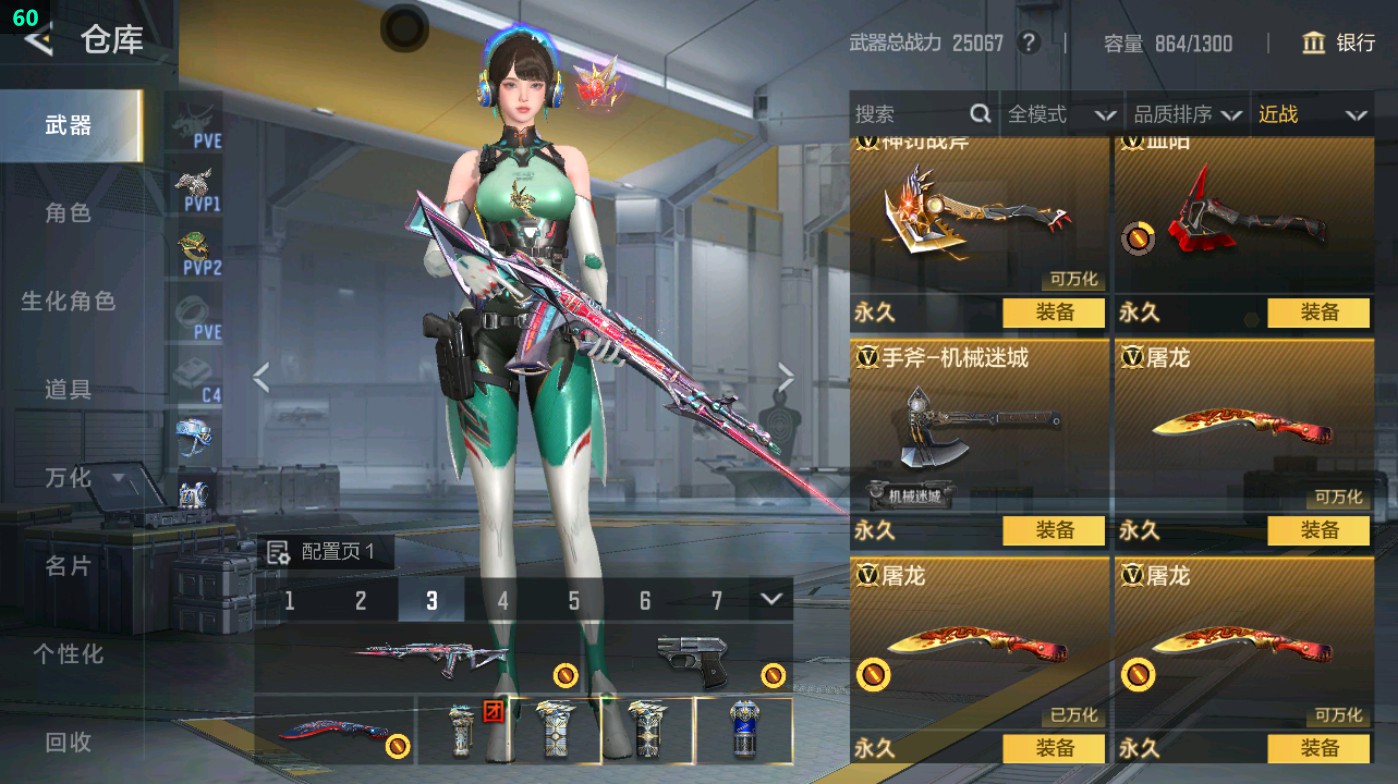Viewport: 1398px width, 784px height.
Task: Click the back arrow next to 仓库
Action: coord(37,41)
